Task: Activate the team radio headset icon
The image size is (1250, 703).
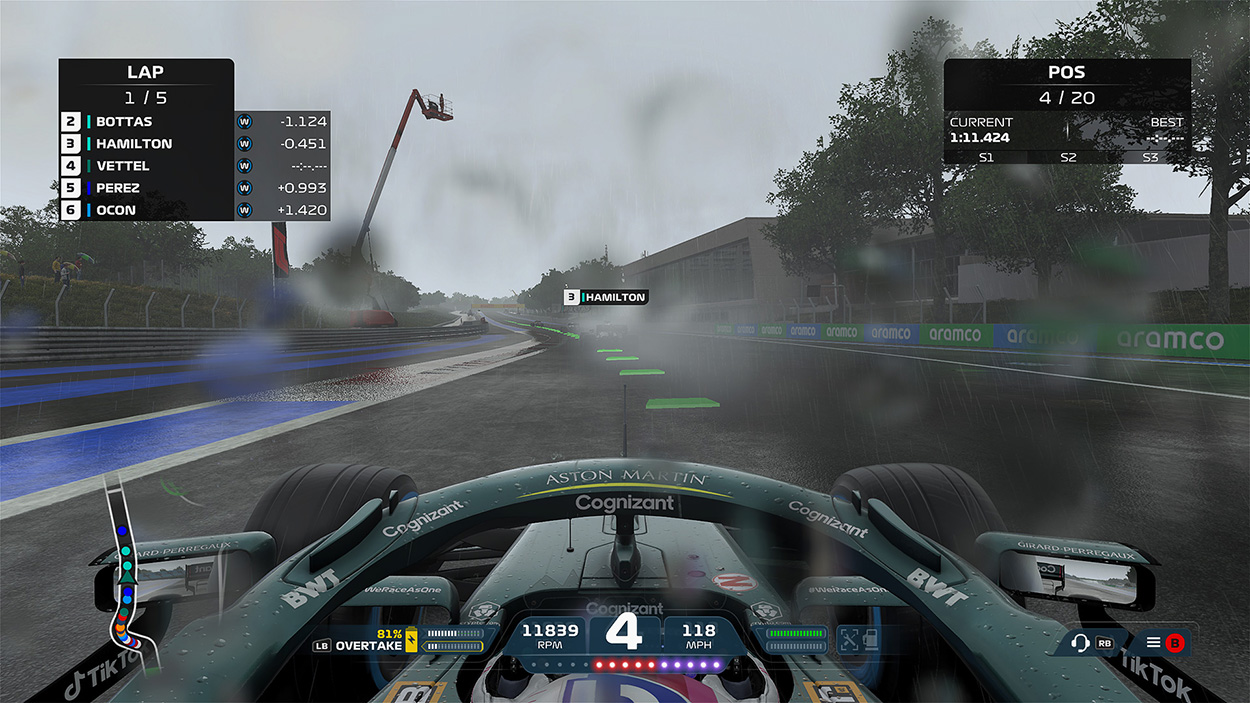Action: [x=1080, y=643]
